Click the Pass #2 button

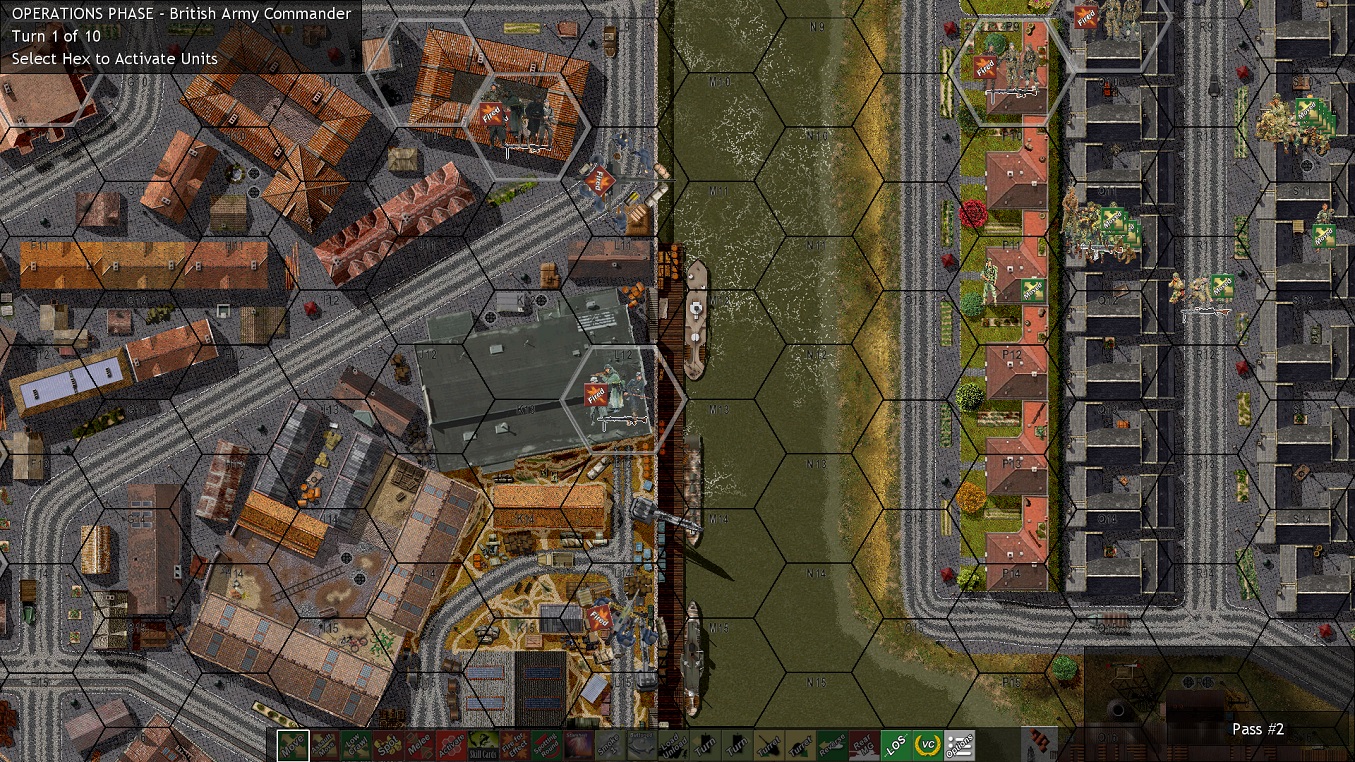pyautogui.click(x=1257, y=729)
